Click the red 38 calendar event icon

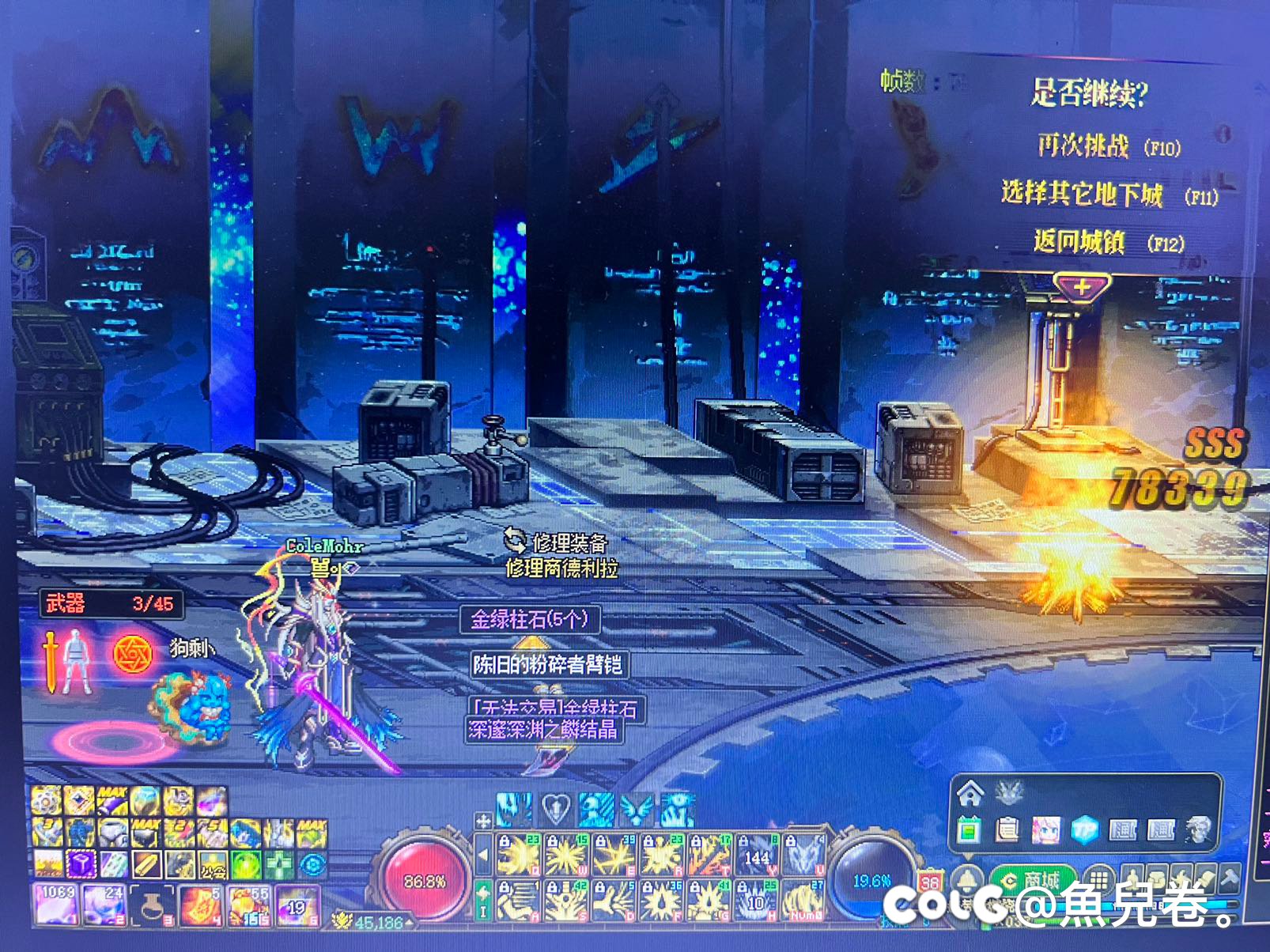click(x=930, y=880)
